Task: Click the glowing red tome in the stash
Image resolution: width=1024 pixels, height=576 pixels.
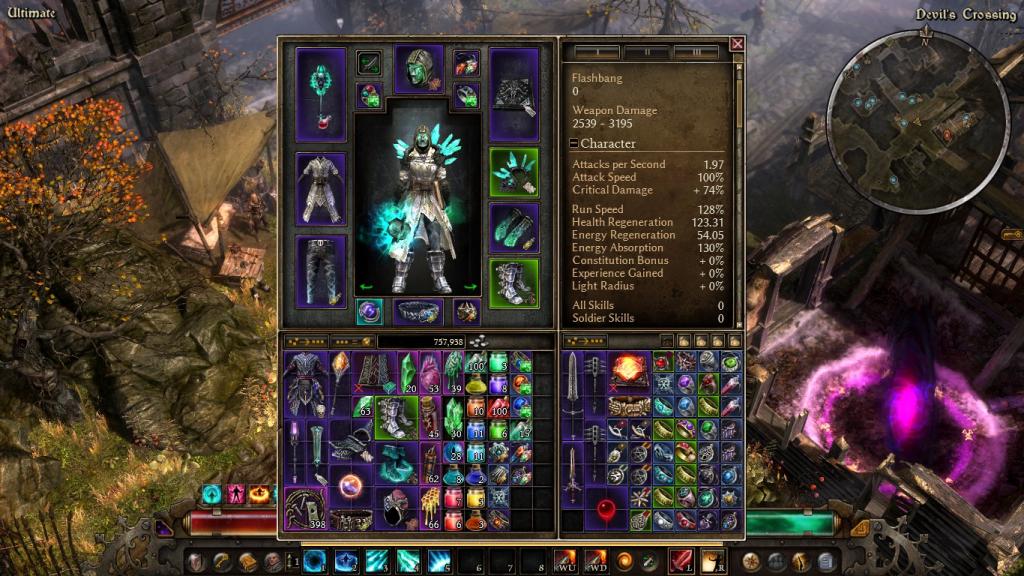Action: [628, 368]
